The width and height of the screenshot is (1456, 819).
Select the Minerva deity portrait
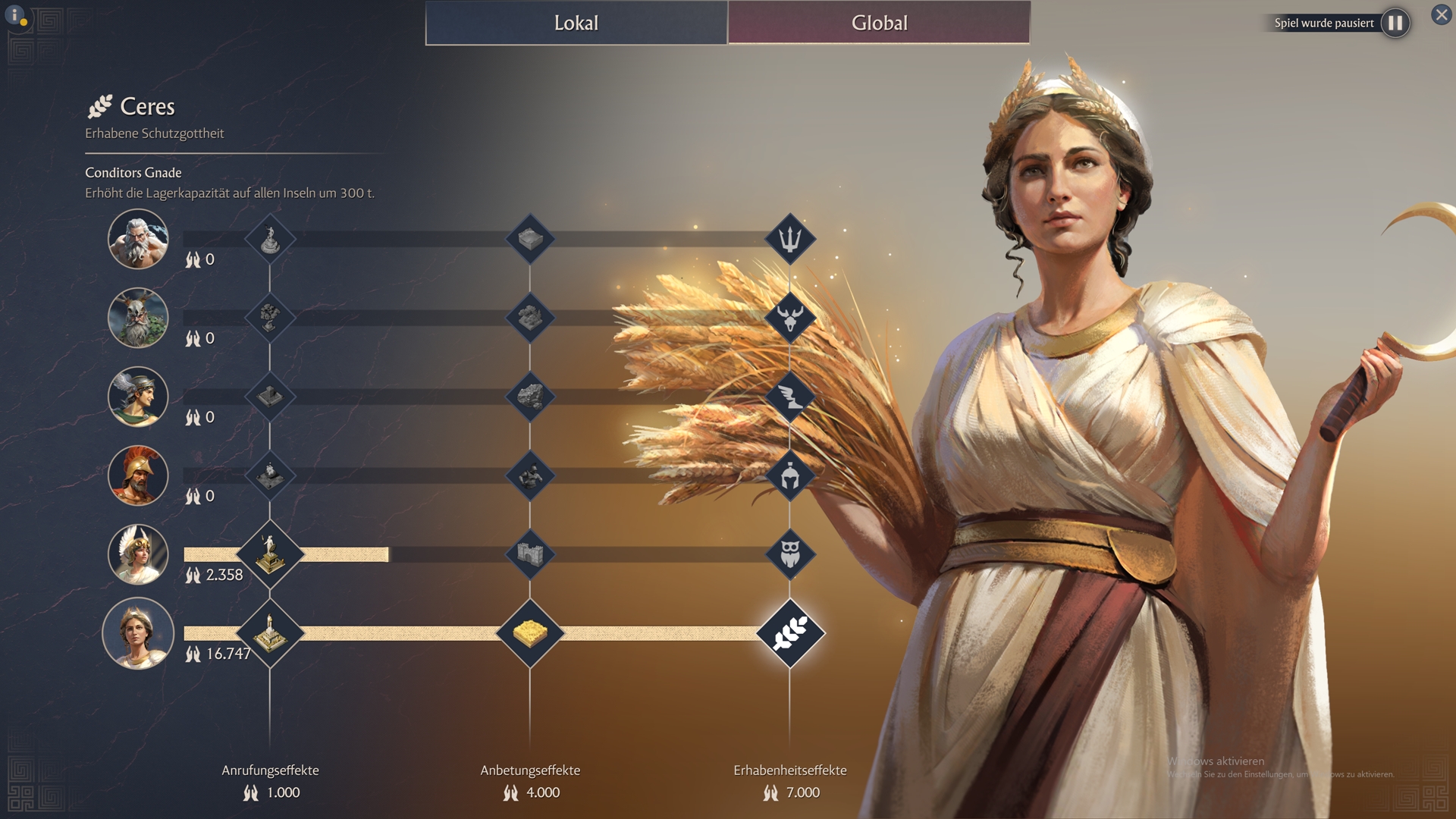point(138,554)
